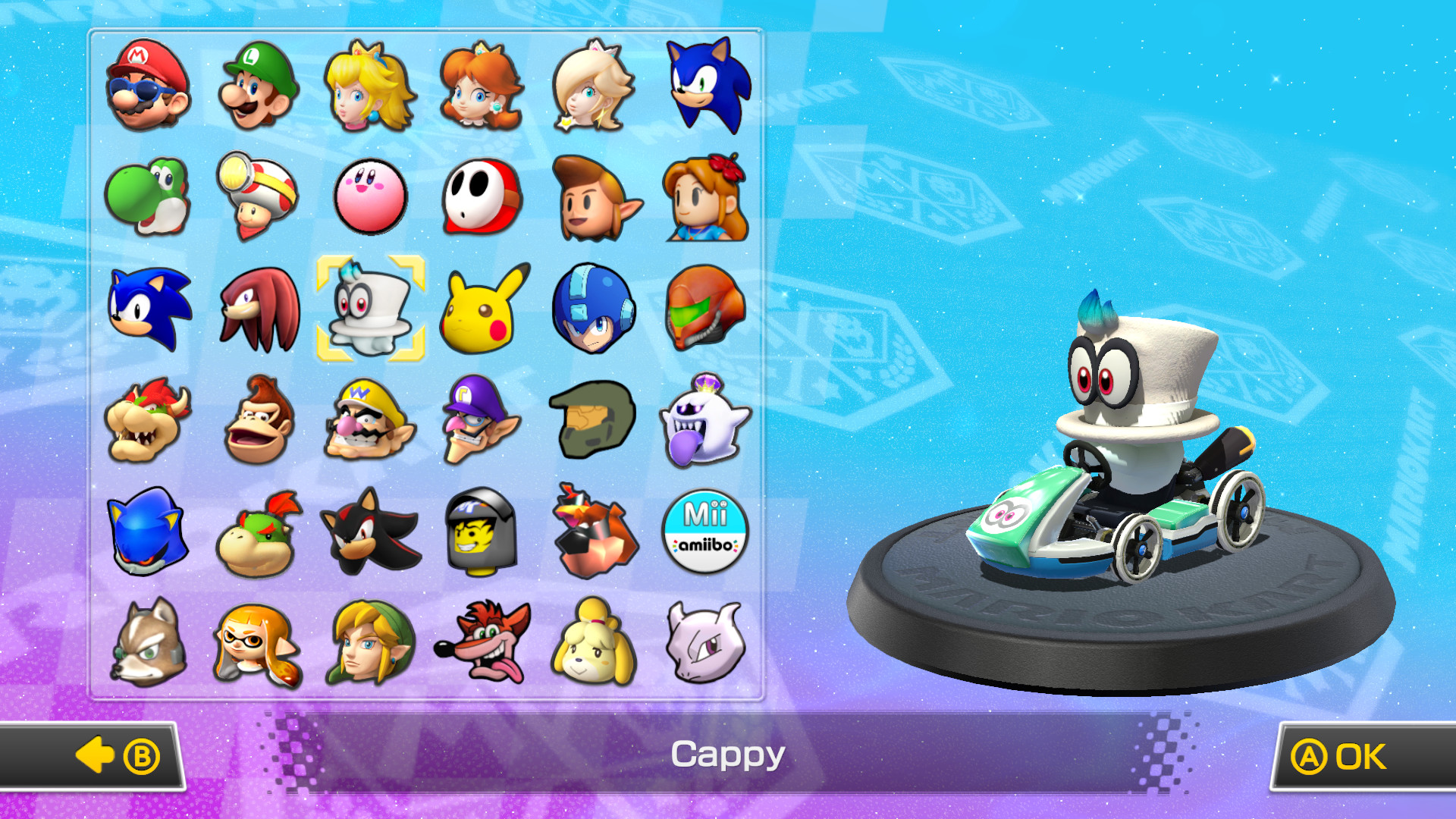Select Yoshi
1456x819 pixels.
(x=149, y=197)
